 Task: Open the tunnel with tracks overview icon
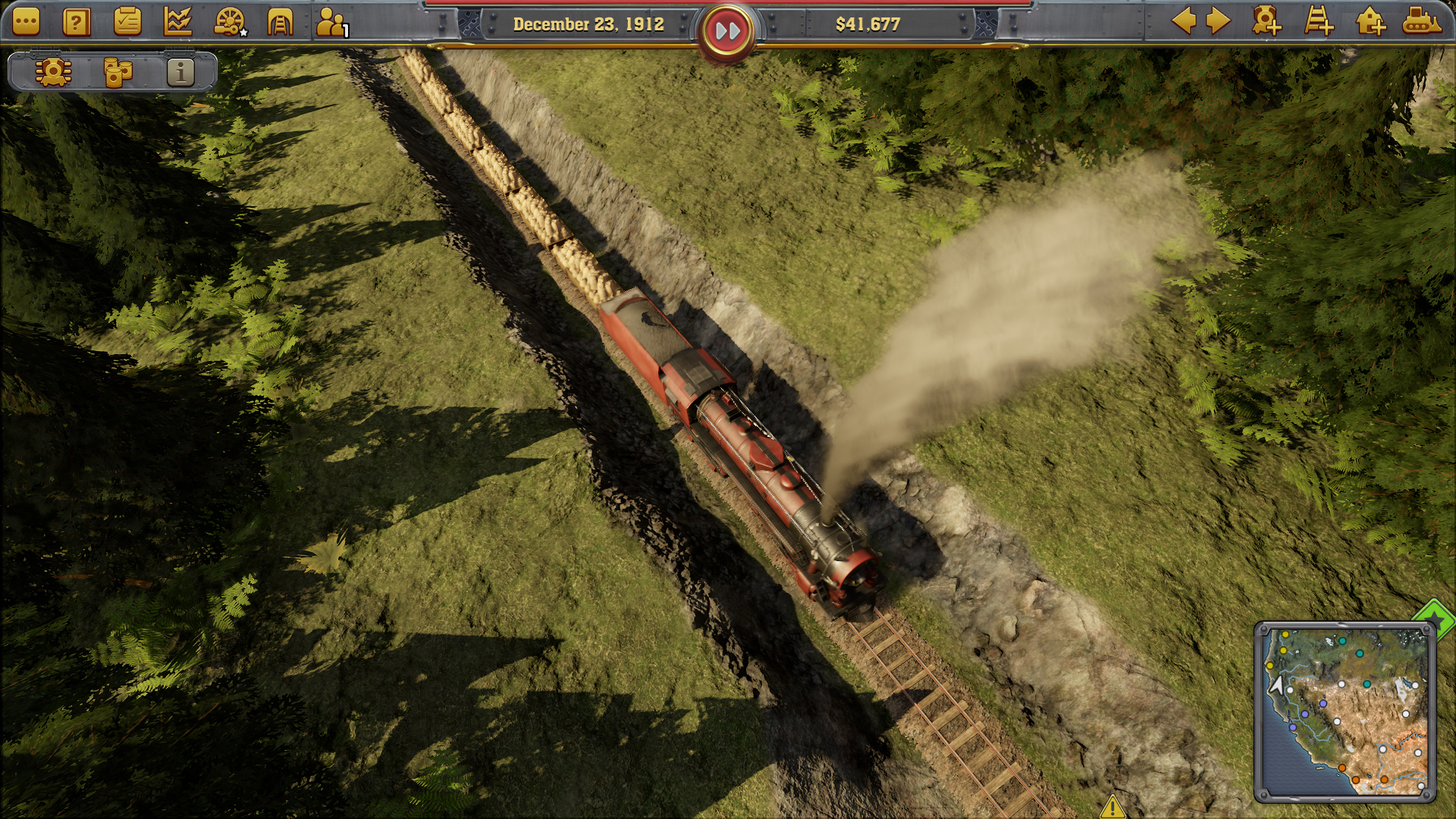tap(280, 22)
